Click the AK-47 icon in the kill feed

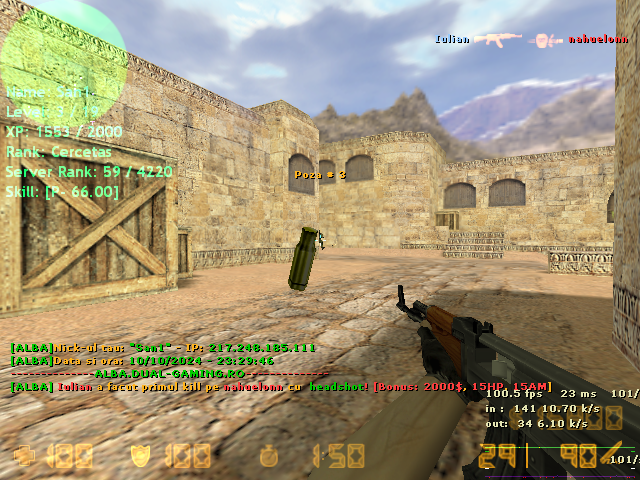496,40
